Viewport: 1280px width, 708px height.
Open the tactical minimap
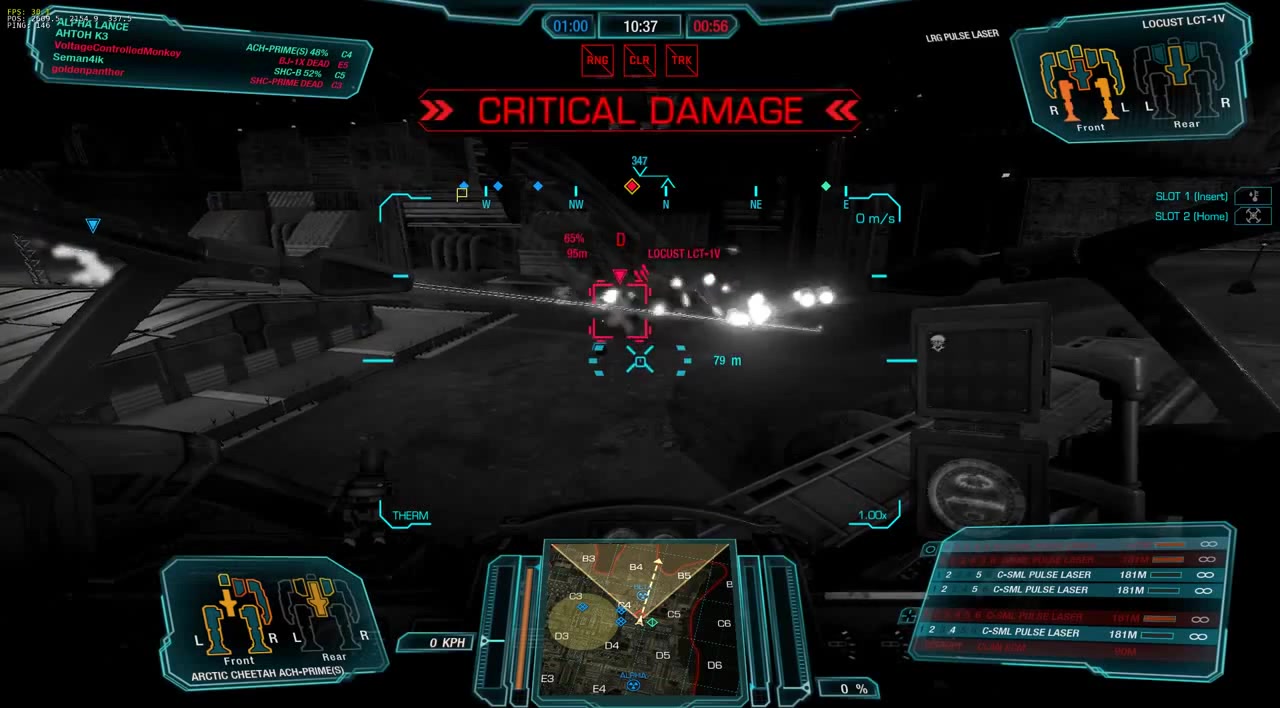[640, 618]
